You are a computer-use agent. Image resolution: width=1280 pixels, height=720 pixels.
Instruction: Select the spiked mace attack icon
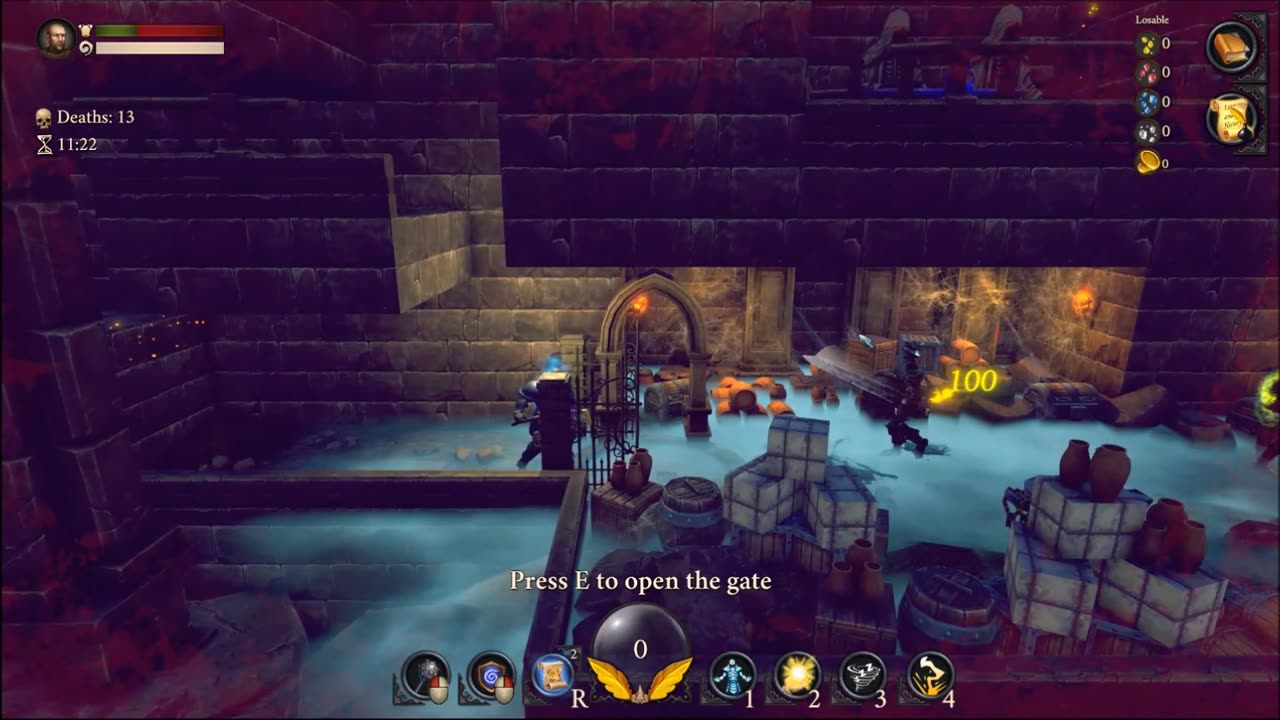pos(426,675)
